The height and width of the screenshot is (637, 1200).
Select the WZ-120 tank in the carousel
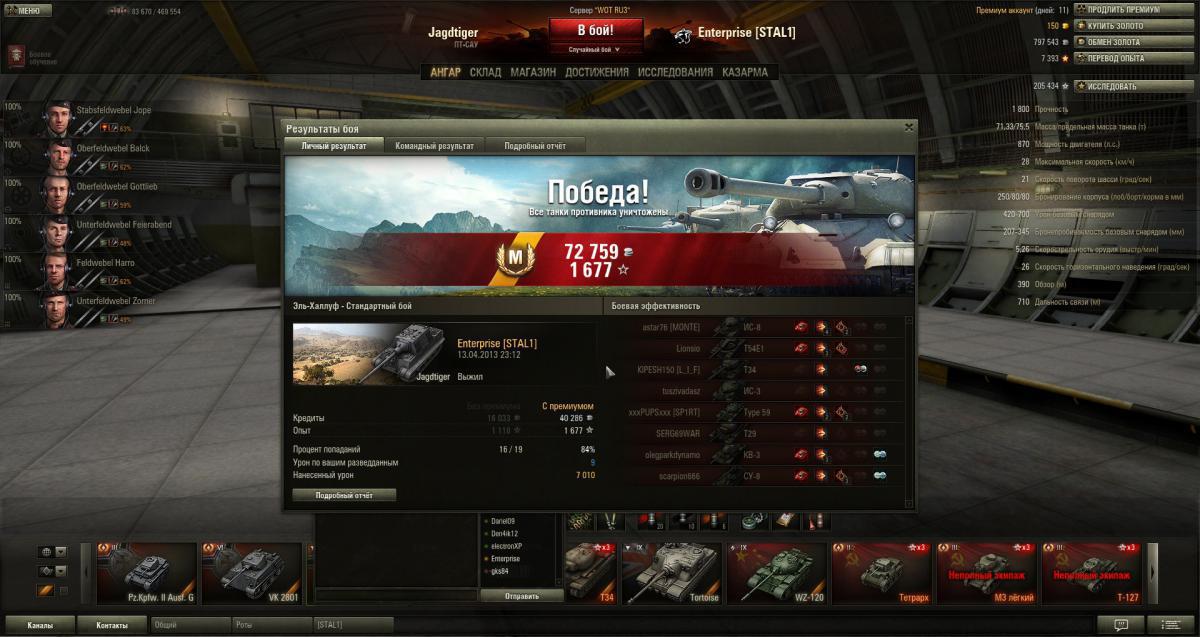point(777,574)
